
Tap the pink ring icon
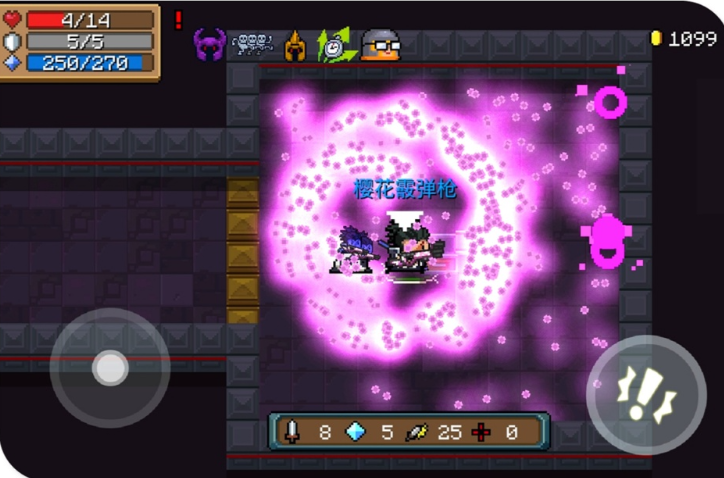tap(610, 101)
